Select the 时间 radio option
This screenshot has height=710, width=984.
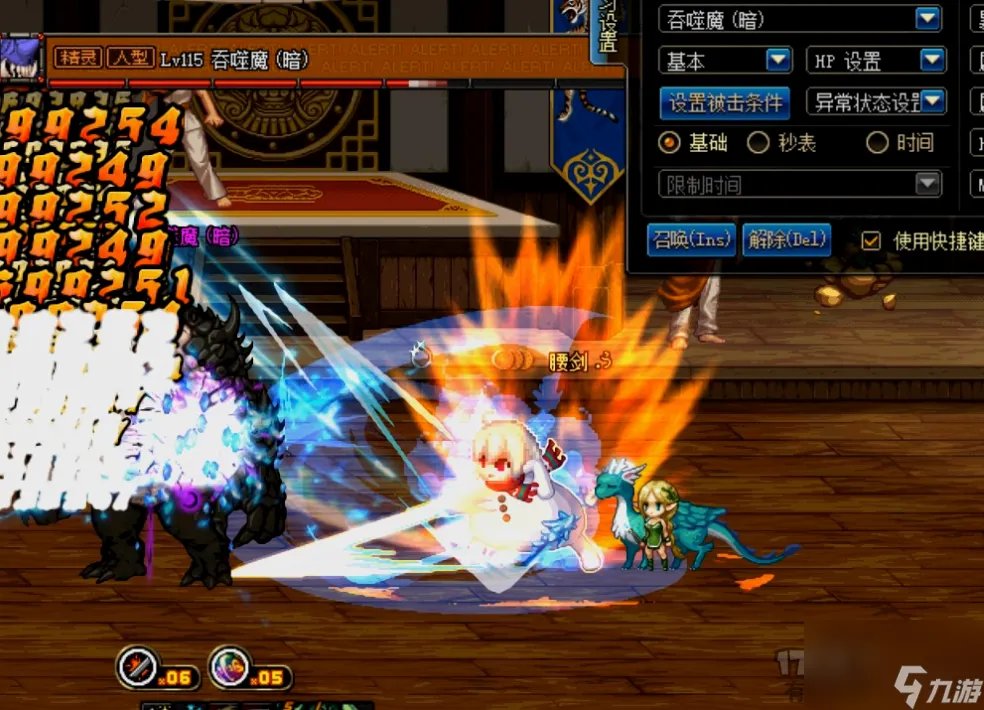coord(877,143)
